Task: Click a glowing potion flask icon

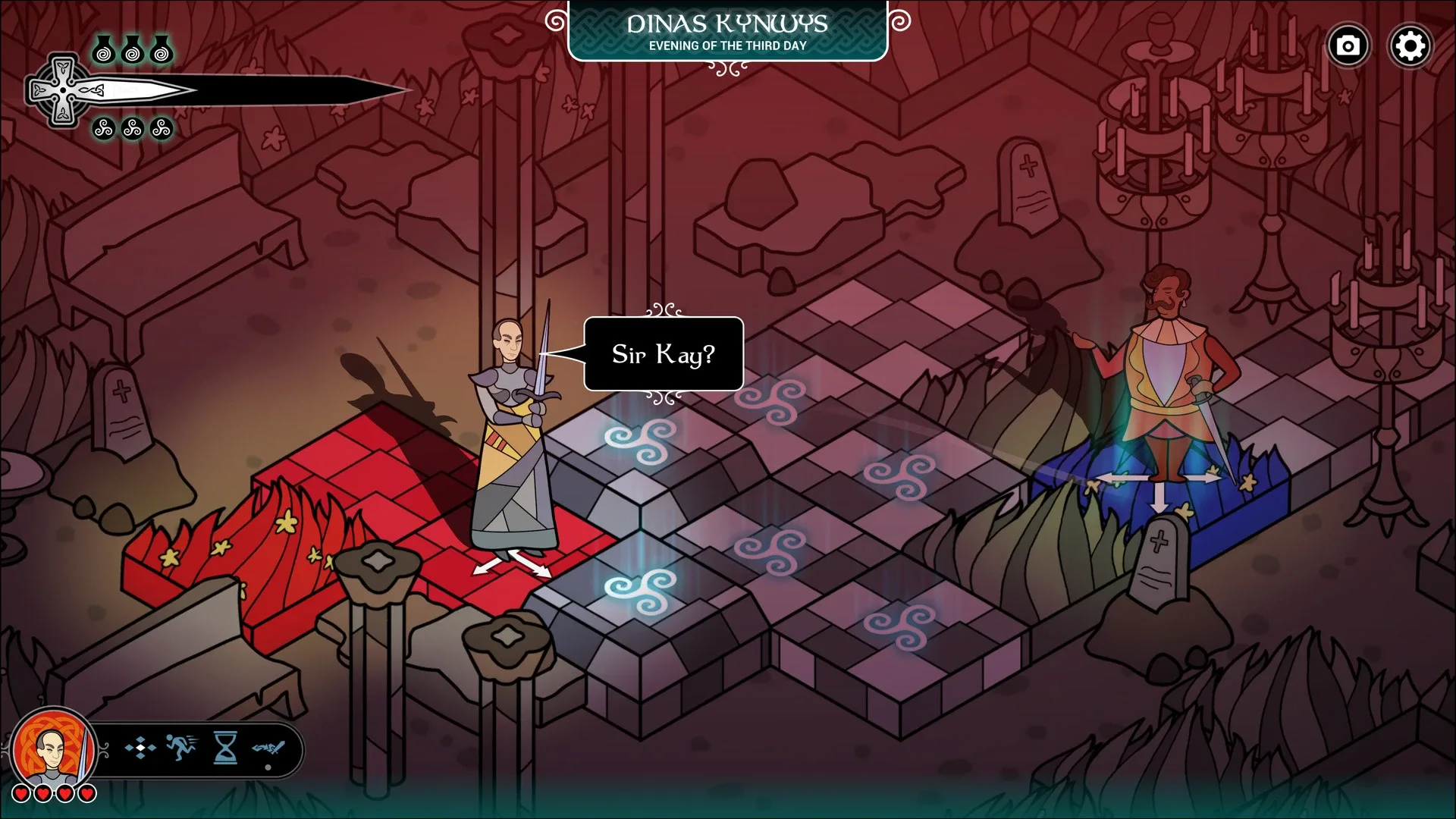Action: pos(104,52)
